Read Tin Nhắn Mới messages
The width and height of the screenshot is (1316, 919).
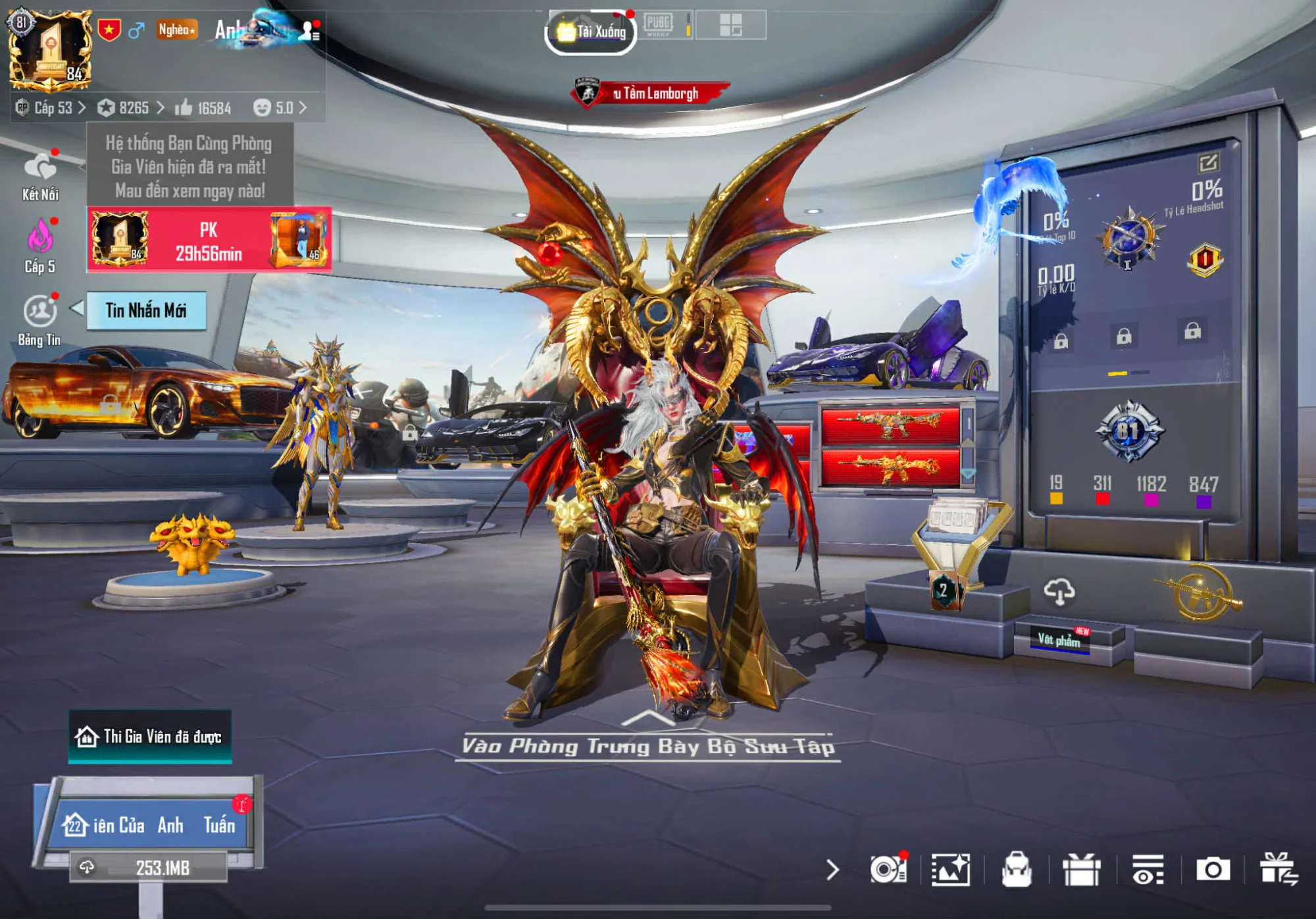coord(146,310)
